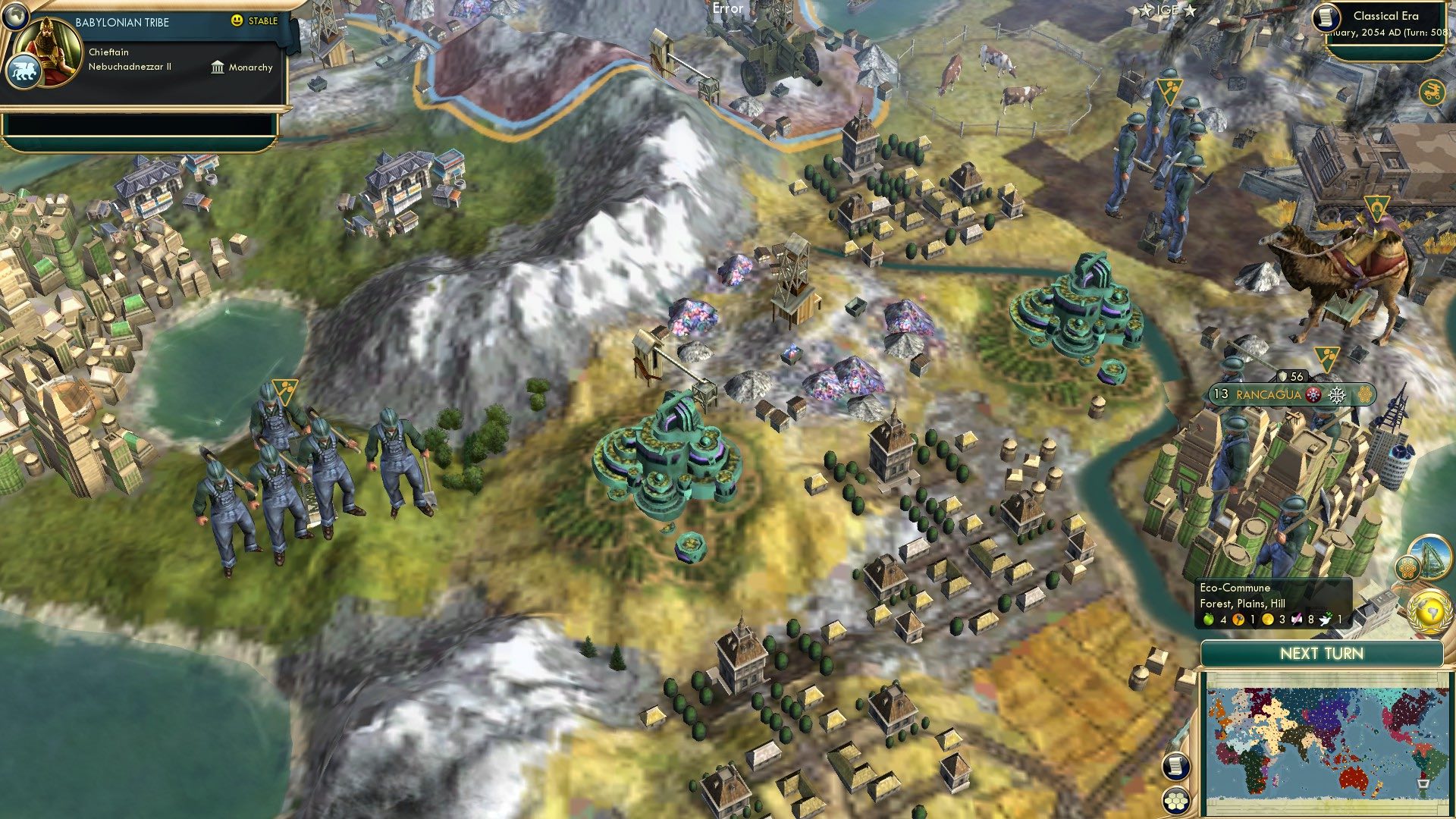Open the notification scroll icon near the minimap

tap(1176, 766)
